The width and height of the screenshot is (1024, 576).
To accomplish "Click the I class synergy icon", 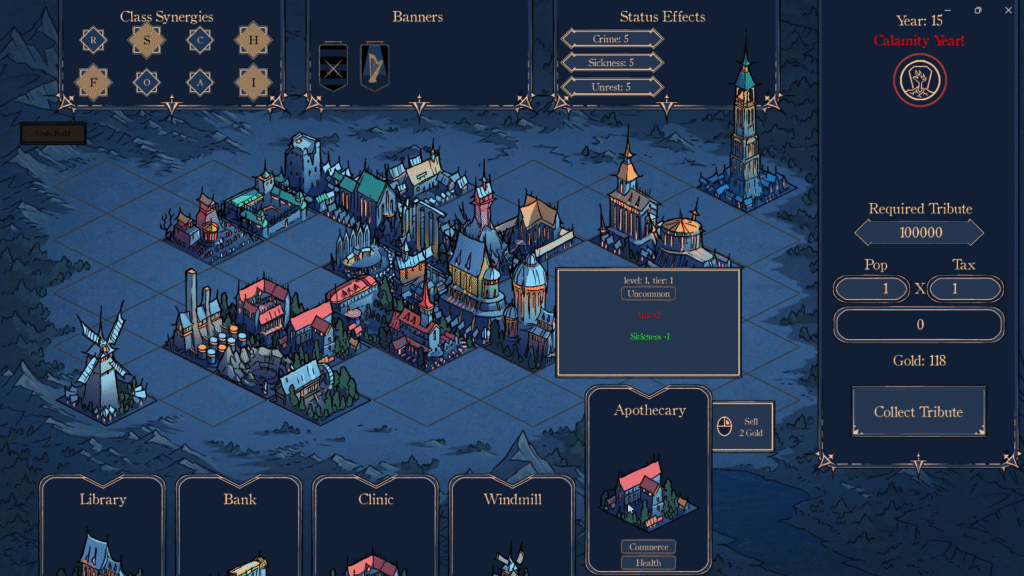I will click(x=253, y=82).
